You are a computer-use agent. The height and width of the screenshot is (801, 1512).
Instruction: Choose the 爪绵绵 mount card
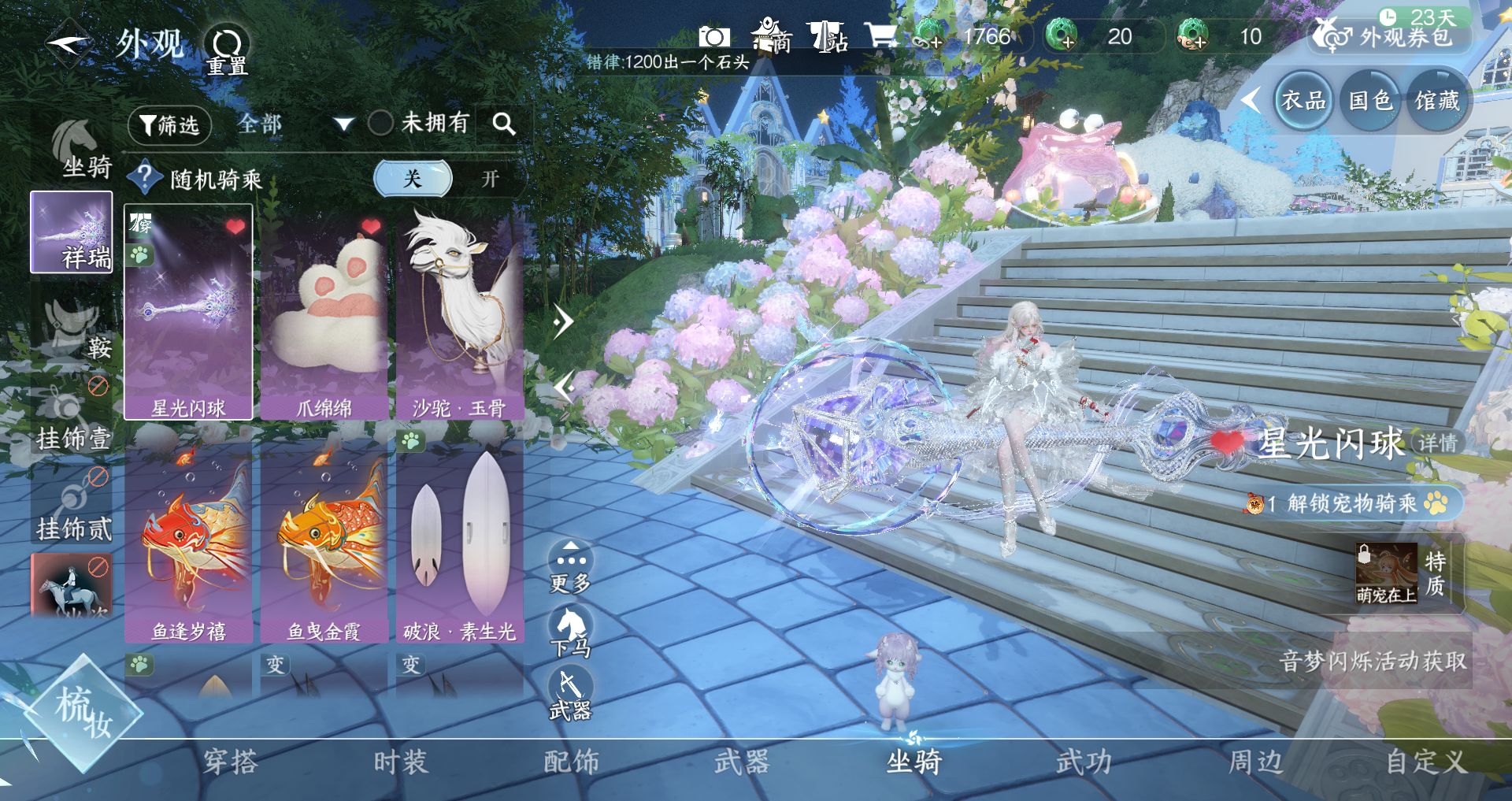324,312
